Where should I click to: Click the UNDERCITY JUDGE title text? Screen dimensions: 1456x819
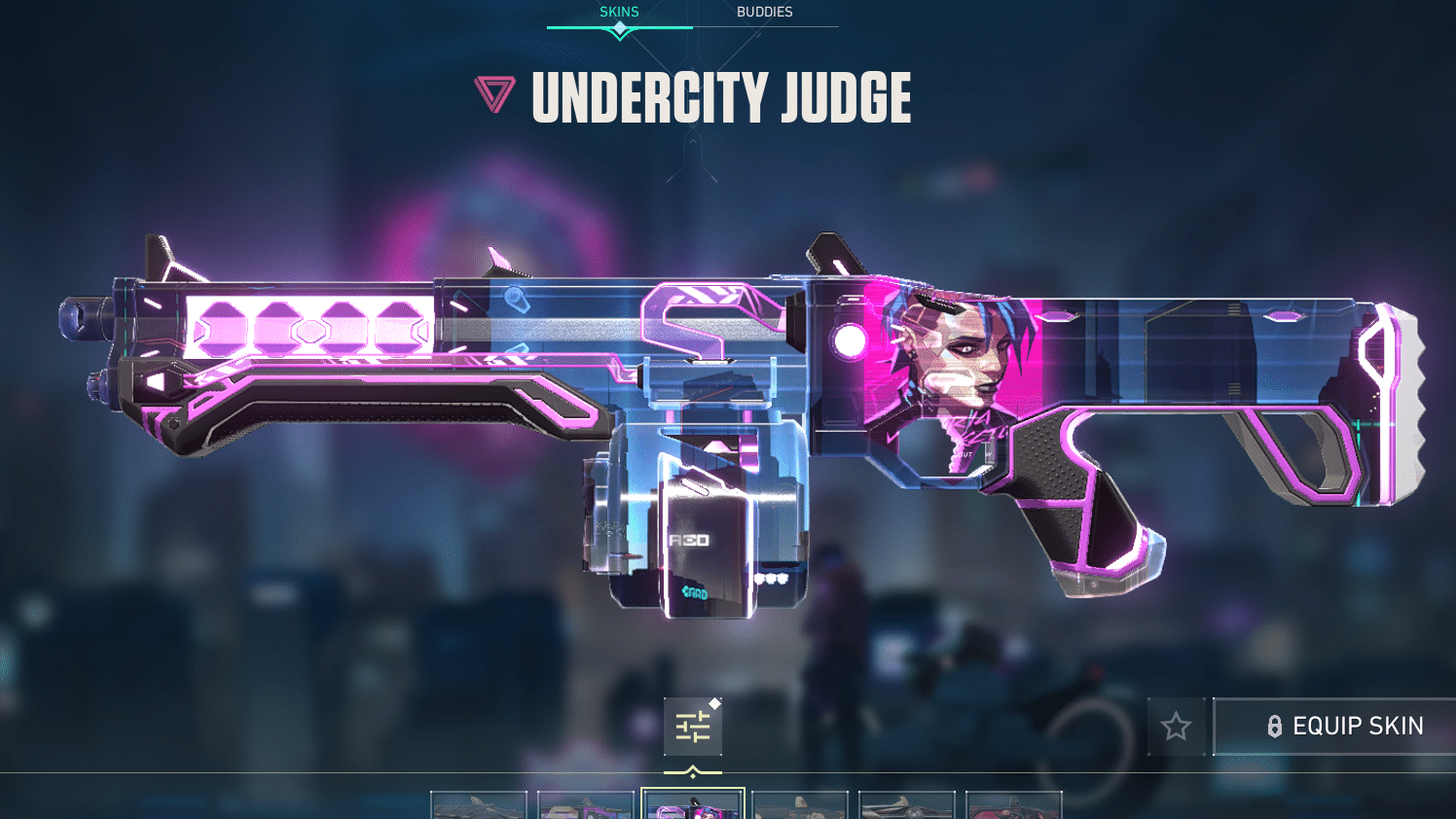point(720,97)
